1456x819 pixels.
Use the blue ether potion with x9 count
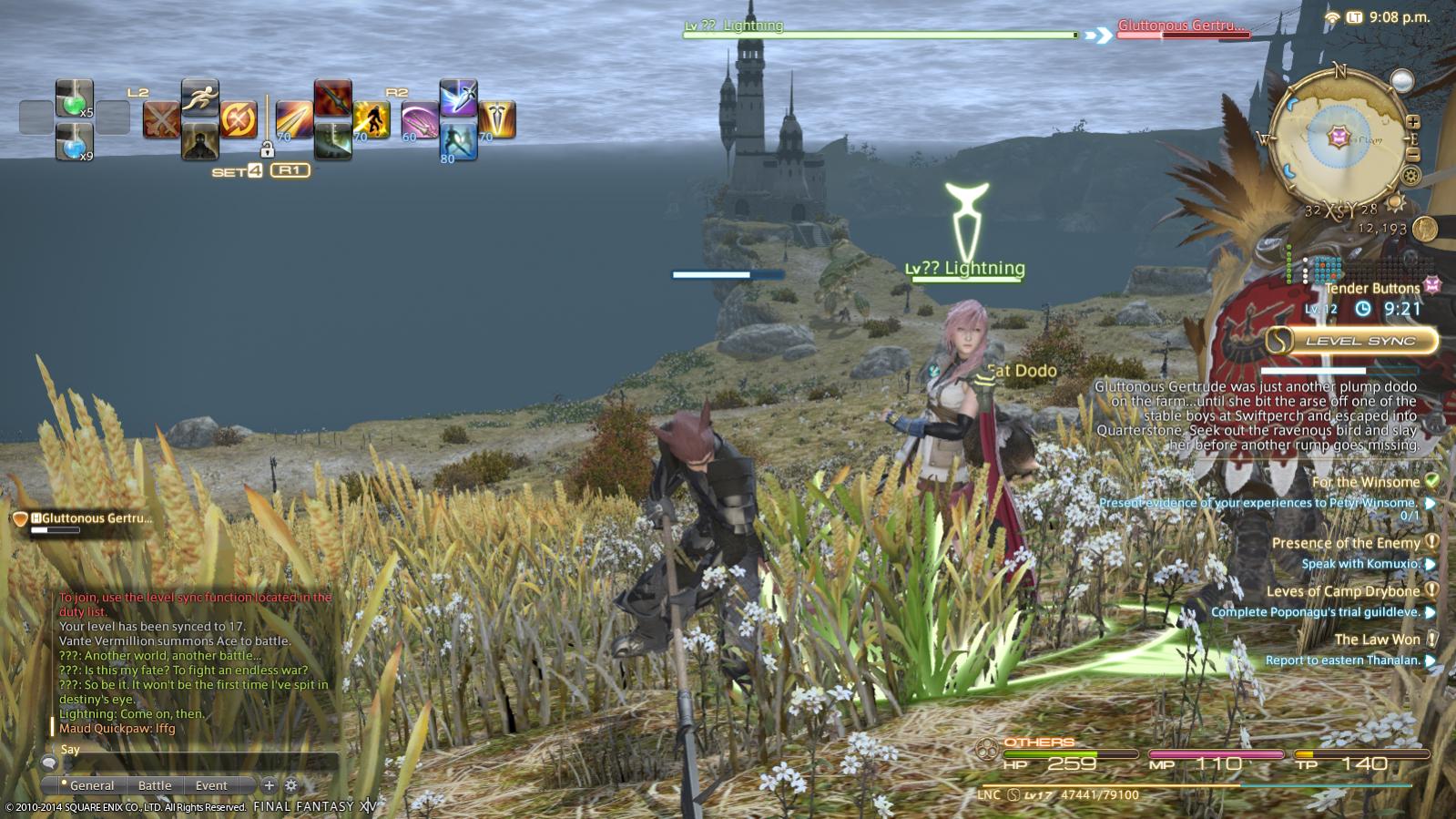tap(73, 141)
